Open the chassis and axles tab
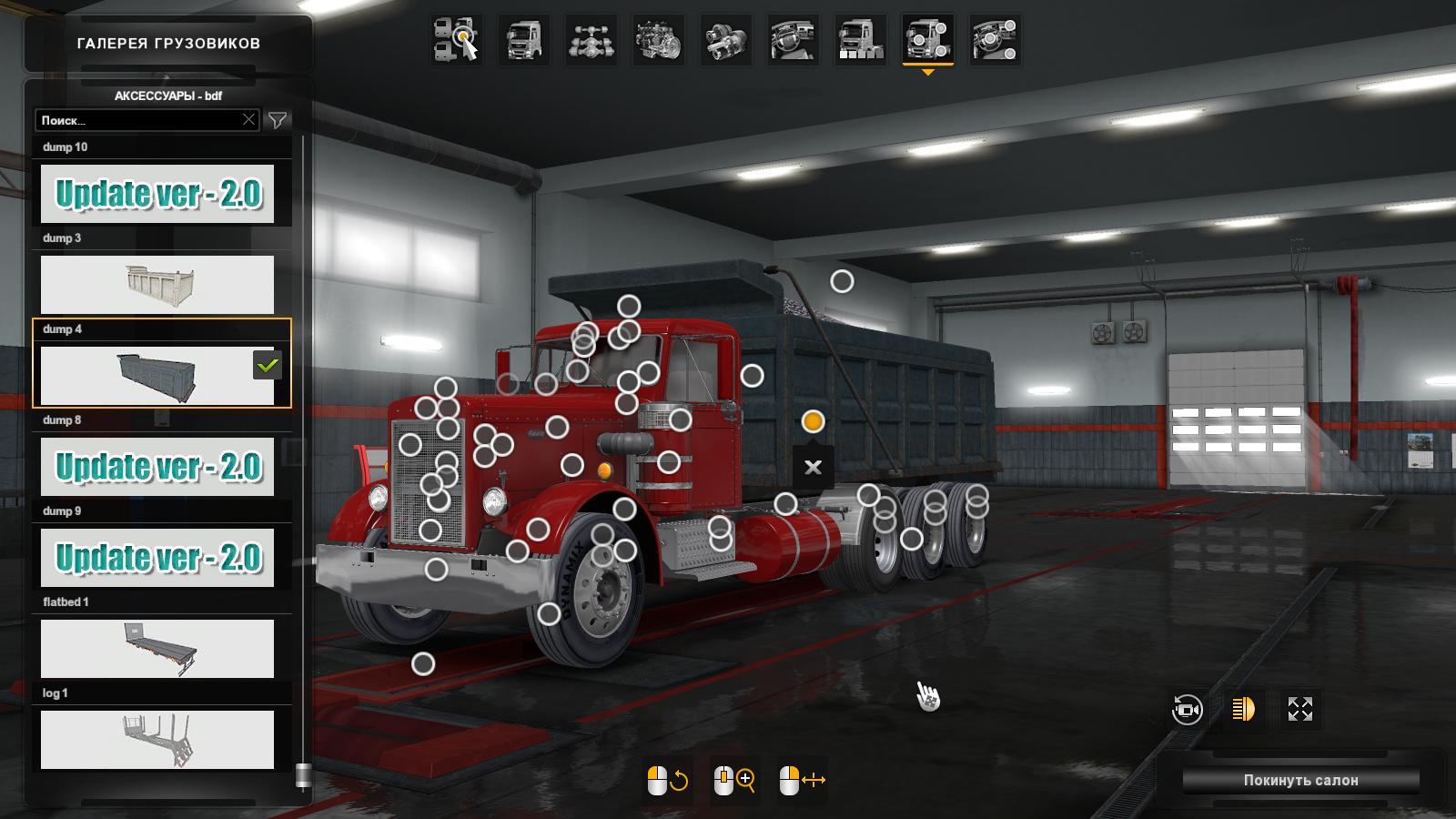1456x819 pixels. click(x=591, y=40)
